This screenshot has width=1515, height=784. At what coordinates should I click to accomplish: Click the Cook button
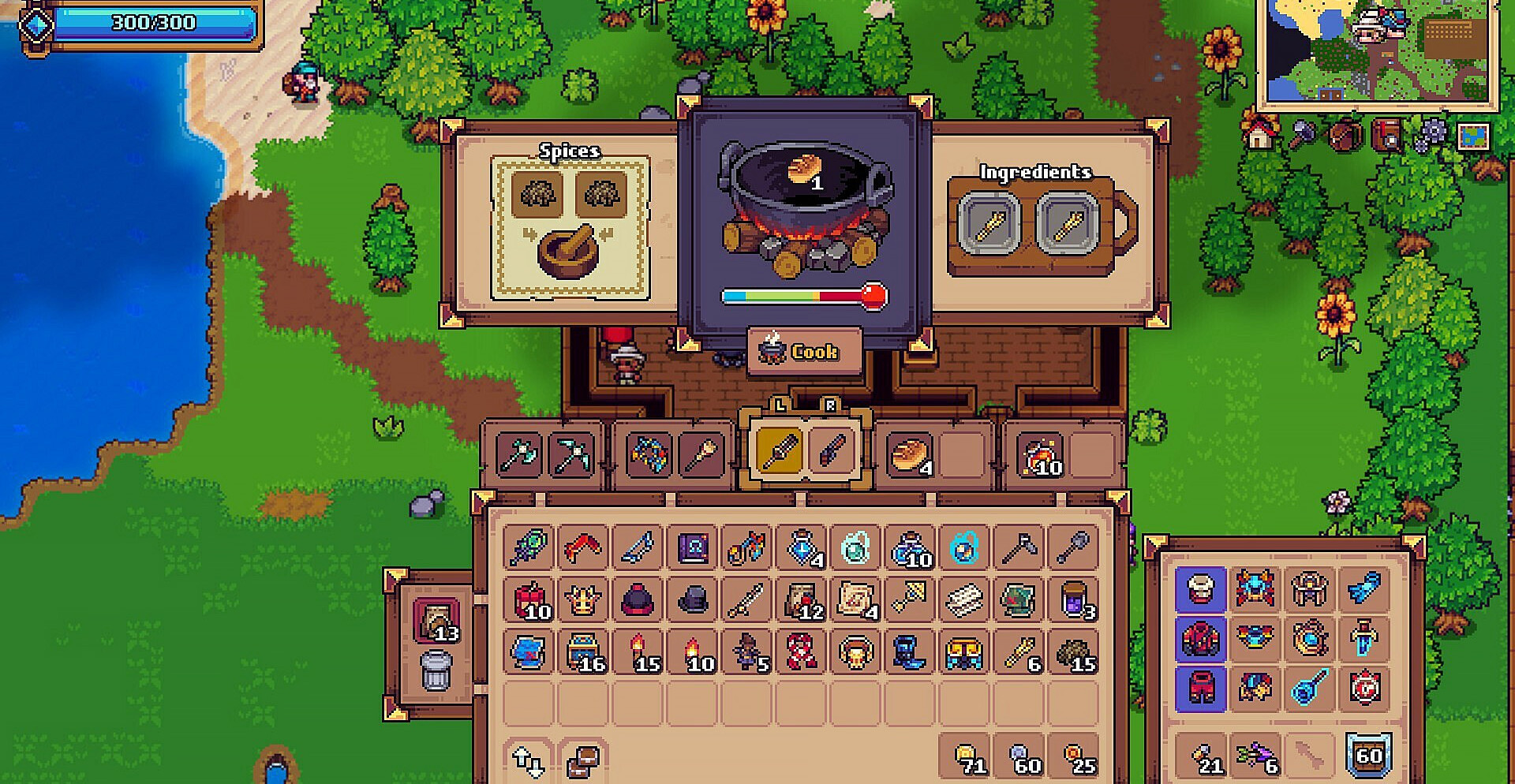803,351
